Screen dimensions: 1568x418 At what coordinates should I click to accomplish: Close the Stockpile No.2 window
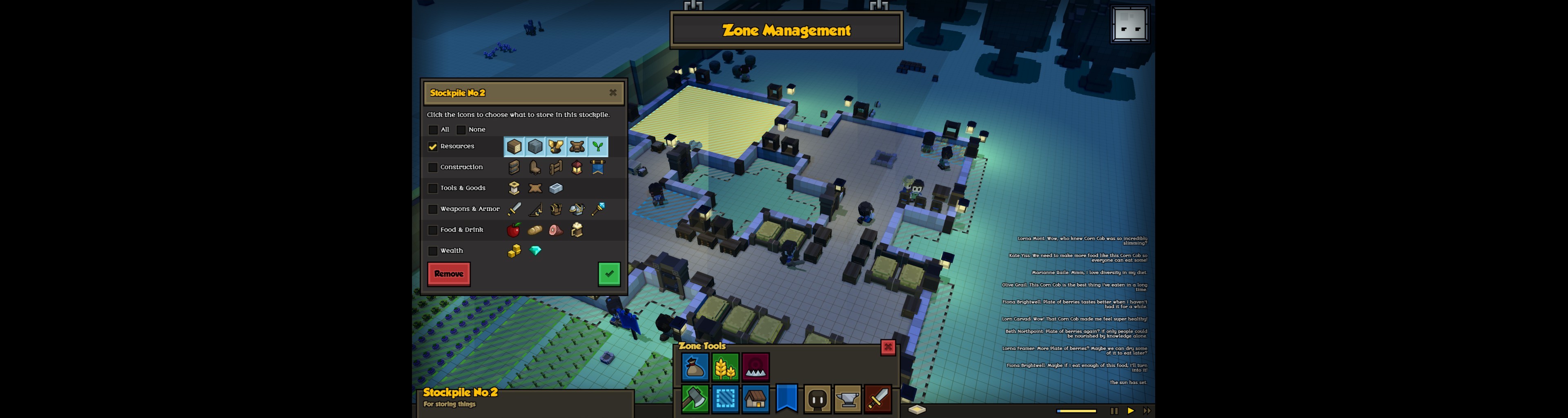[x=612, y=93]
